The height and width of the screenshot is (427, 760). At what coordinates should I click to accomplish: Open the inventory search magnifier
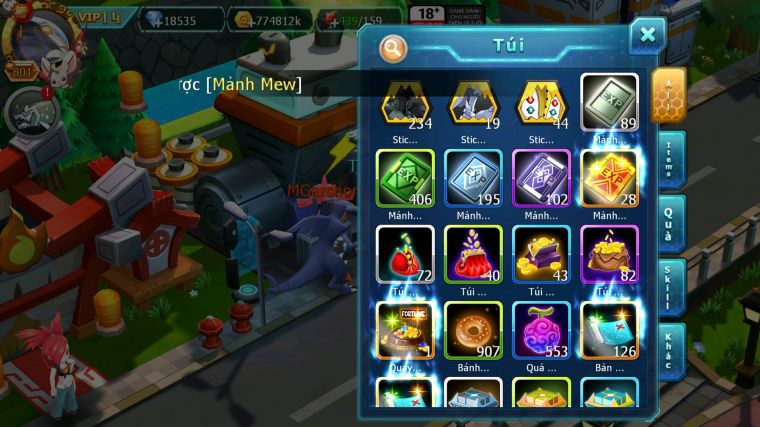click(393, 47)
